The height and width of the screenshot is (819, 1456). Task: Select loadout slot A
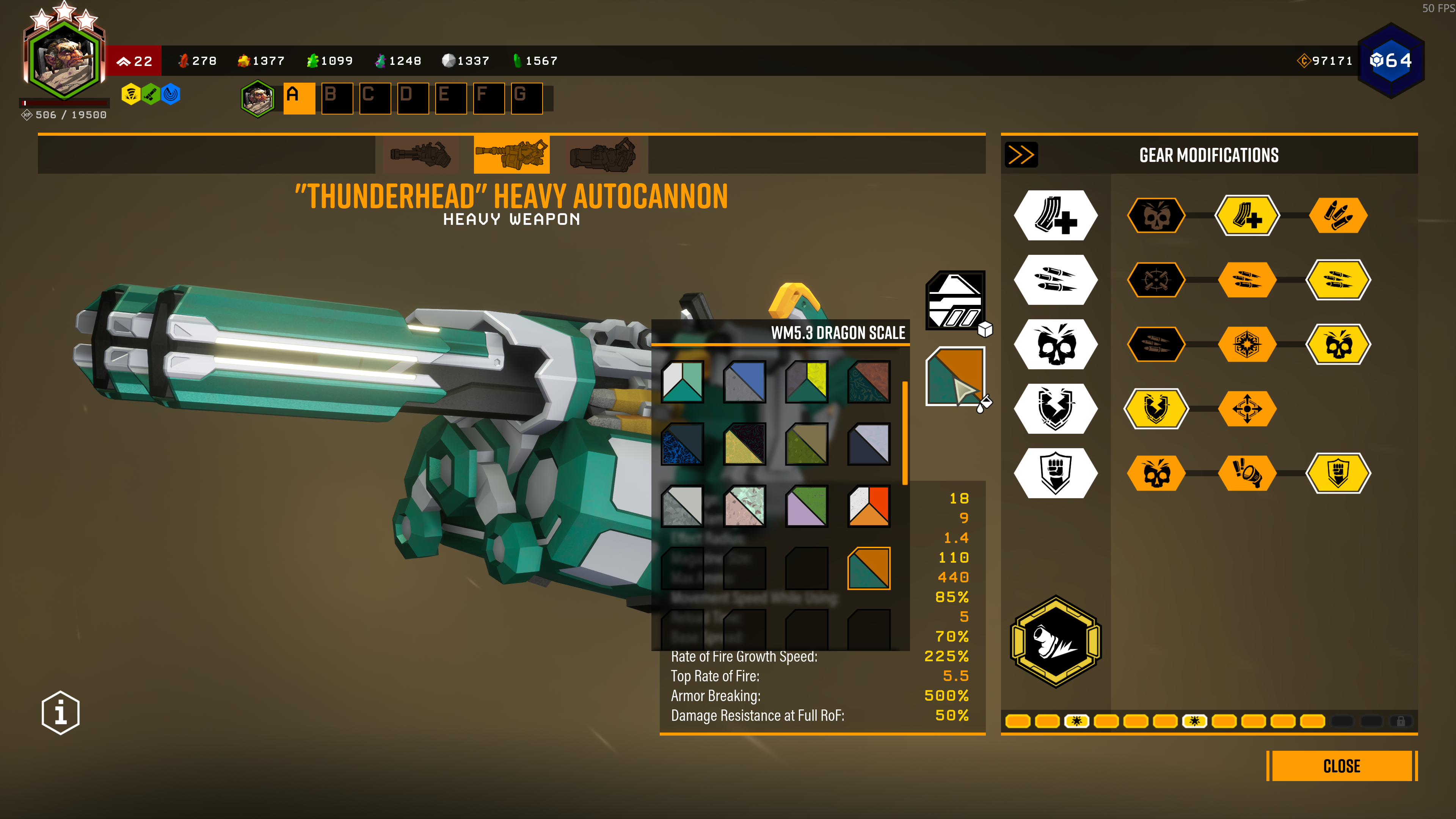click(299, 98)
